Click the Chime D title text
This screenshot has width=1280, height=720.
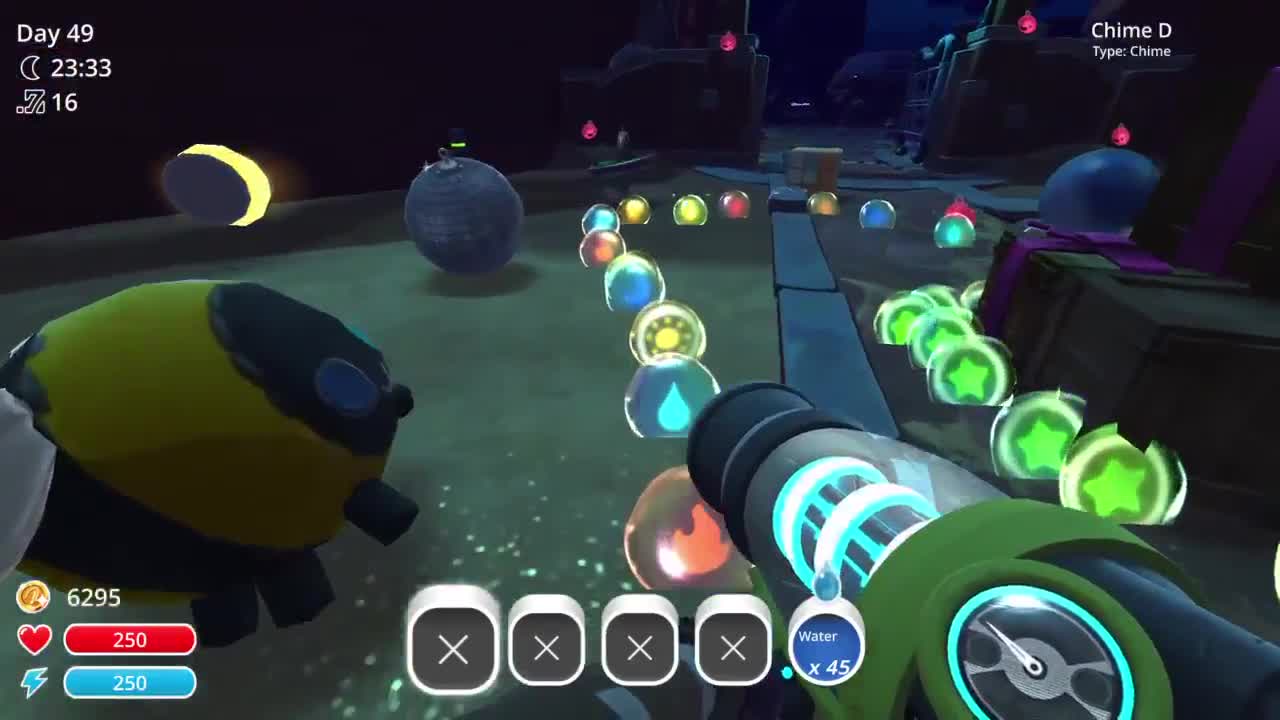click(x=1131, y=30)
